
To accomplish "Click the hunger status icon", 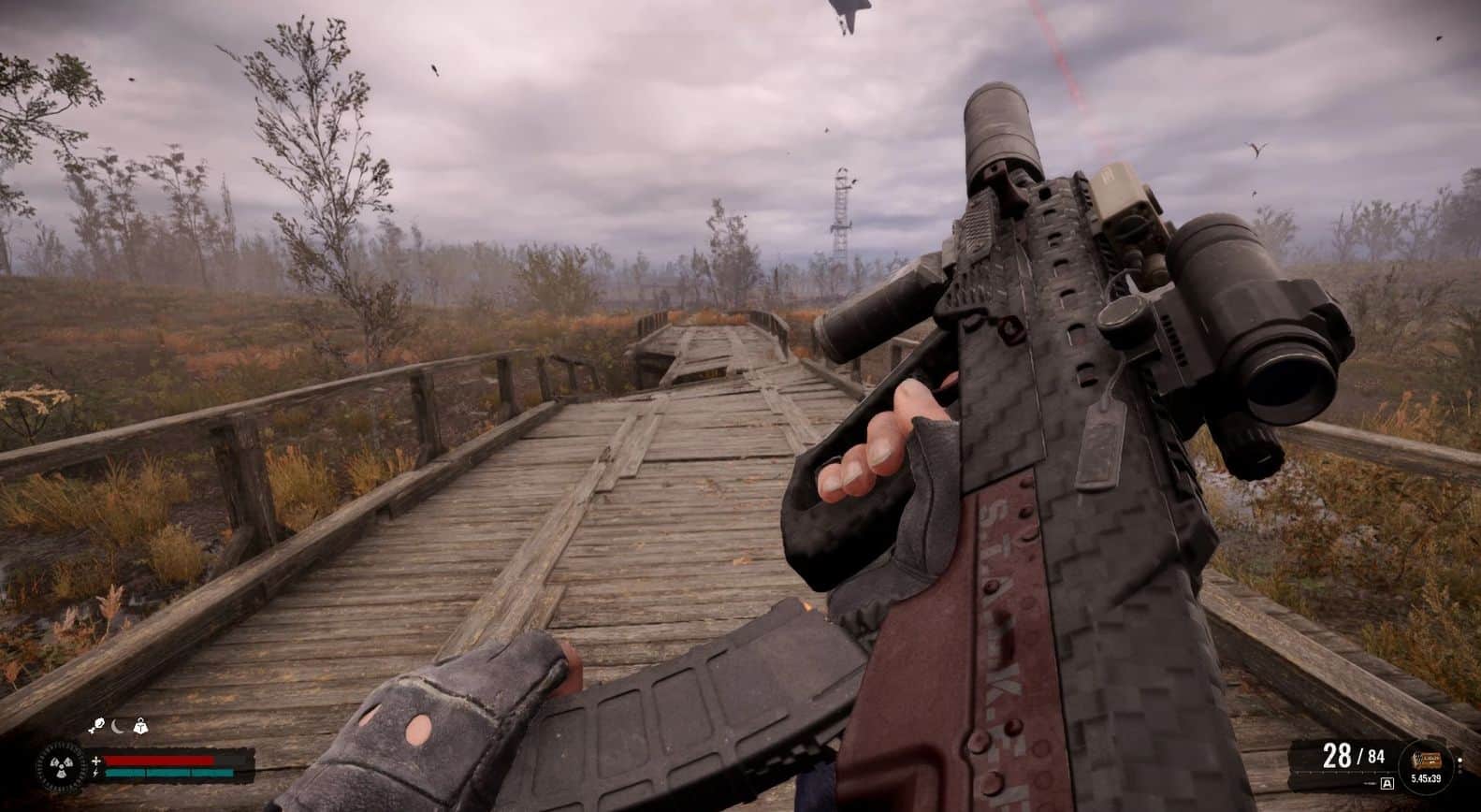I will click(x=96, y=725).
